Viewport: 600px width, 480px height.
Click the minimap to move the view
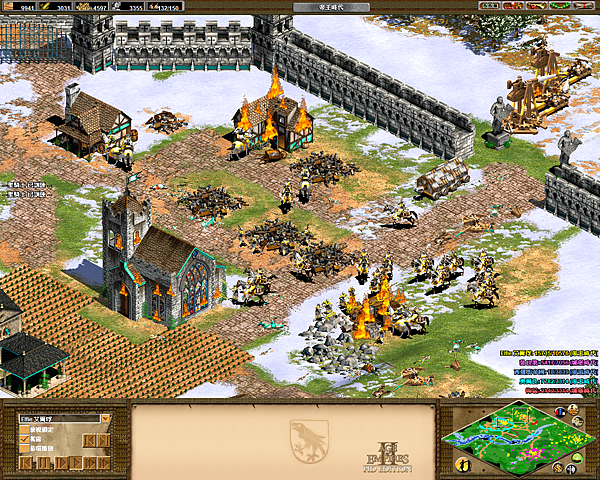click(516, 441)
